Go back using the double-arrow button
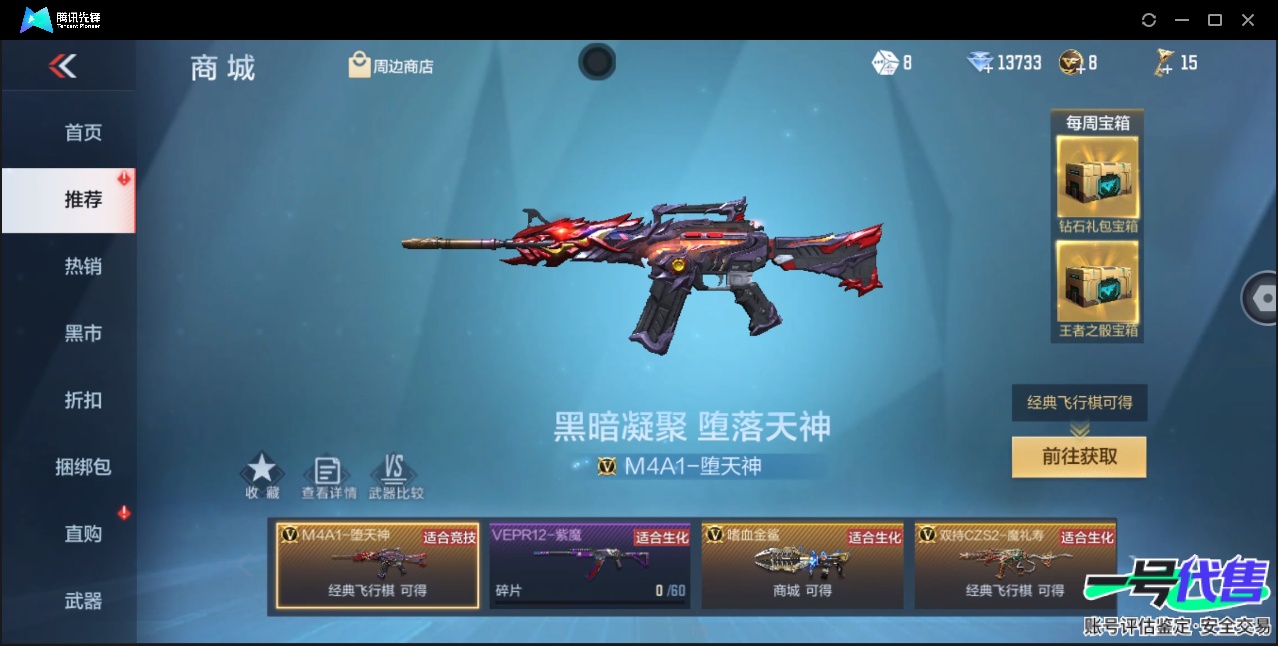Viewport: 1278px width, 646px height. click(62, 67)
